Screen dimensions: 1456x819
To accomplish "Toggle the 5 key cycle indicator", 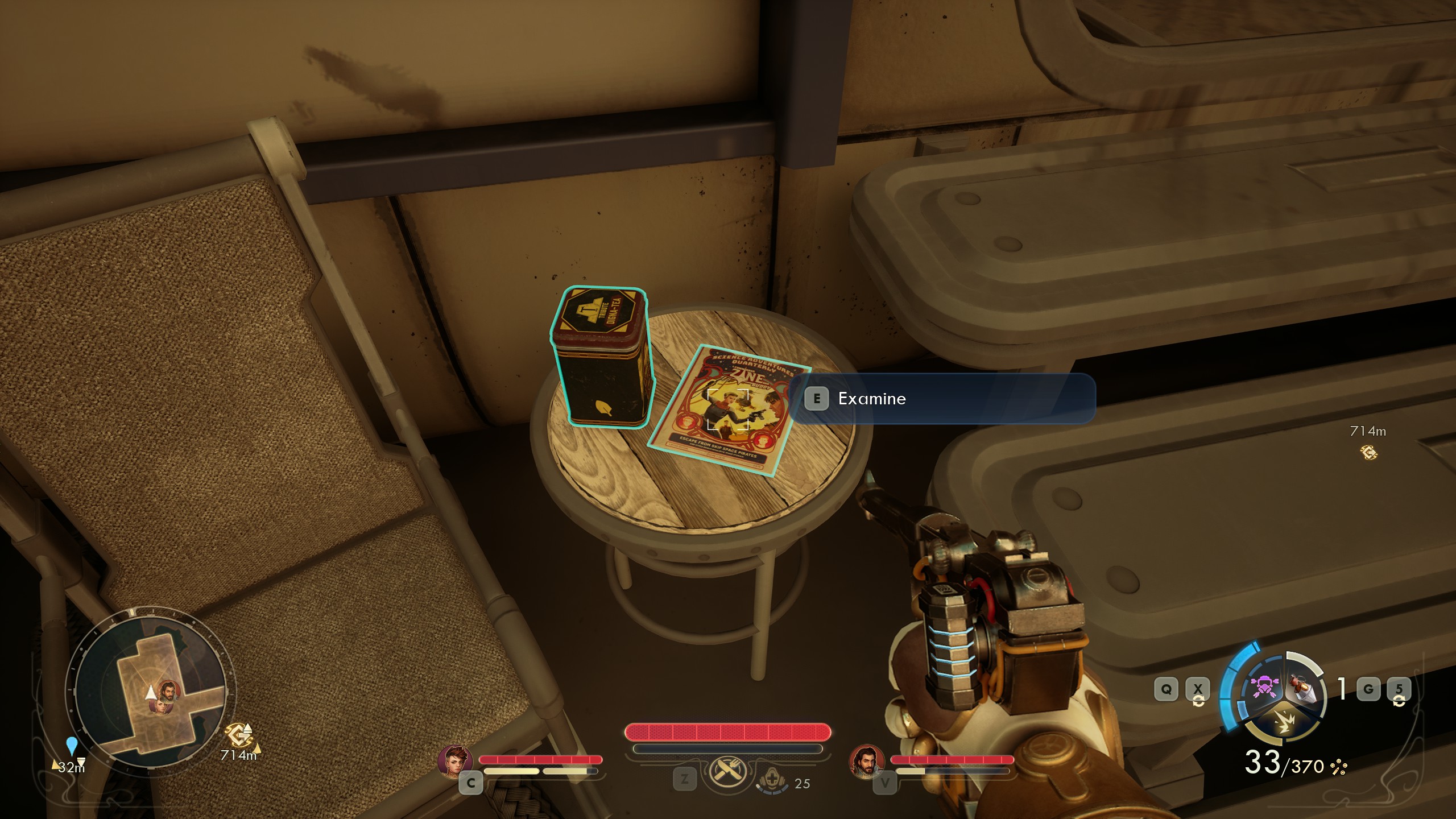I will tap(1400, 688).
